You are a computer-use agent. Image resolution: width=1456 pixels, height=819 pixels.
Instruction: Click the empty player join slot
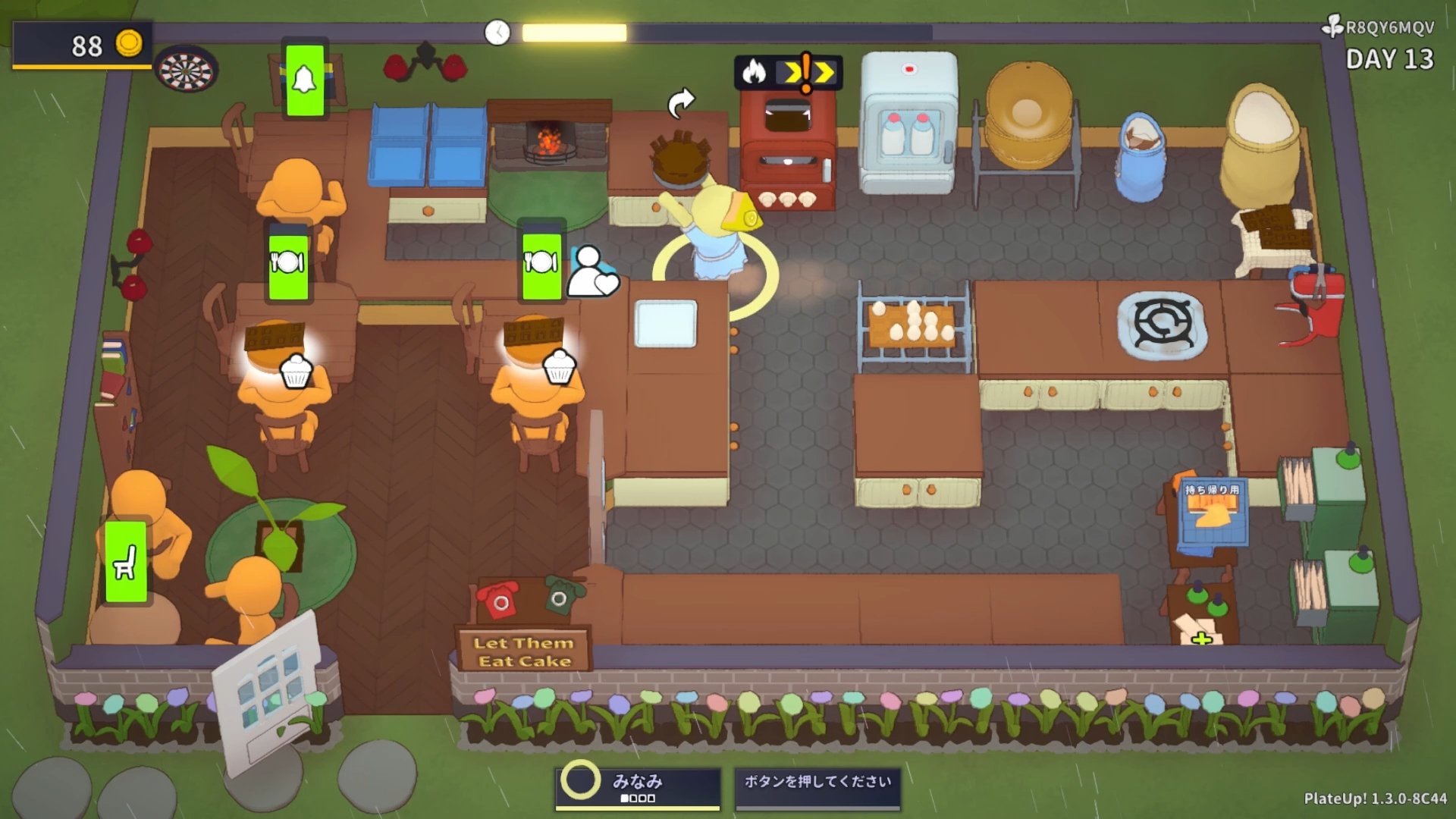(817, 787)
